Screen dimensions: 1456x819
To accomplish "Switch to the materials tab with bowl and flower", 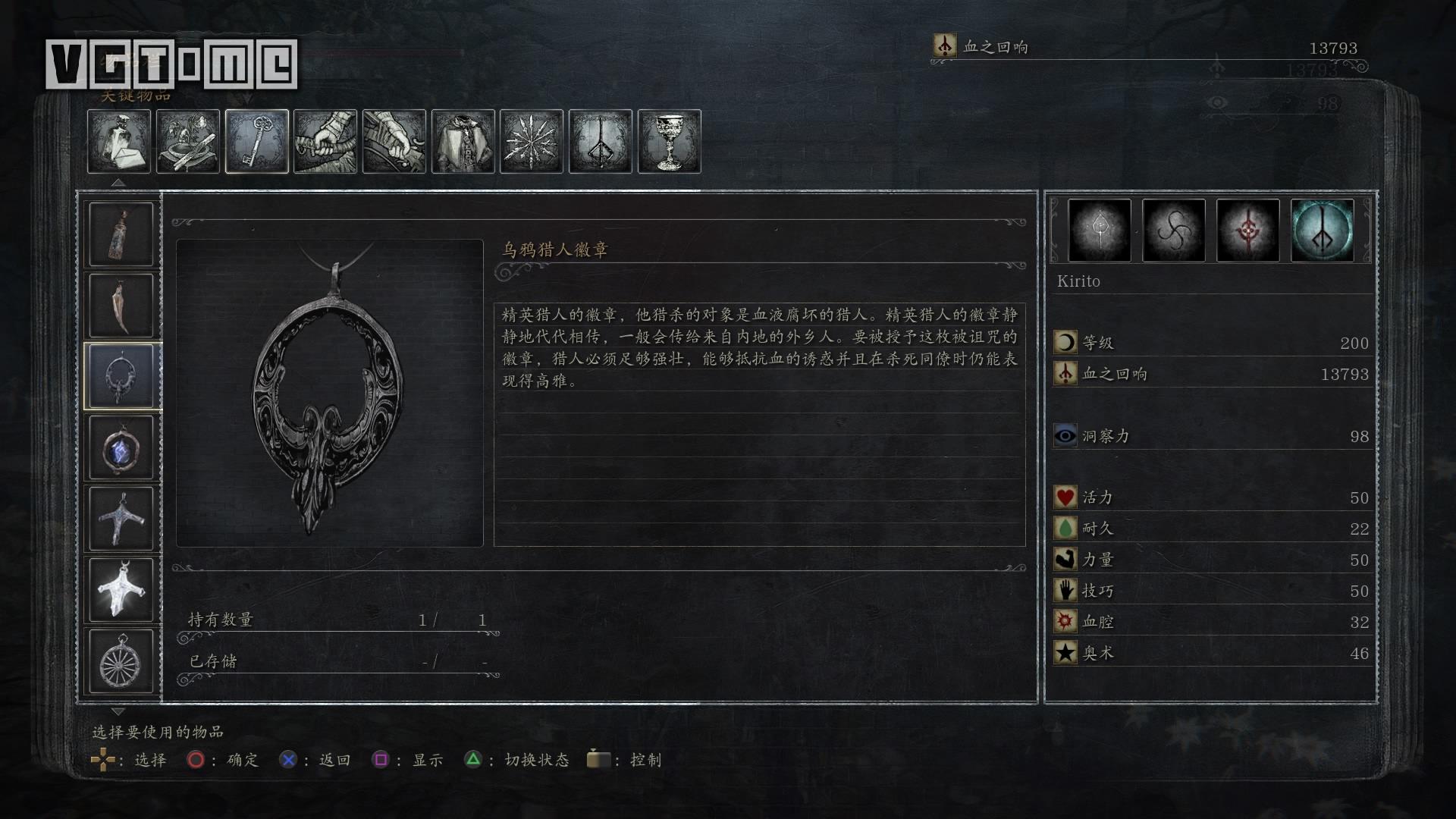I will (188, 141).
